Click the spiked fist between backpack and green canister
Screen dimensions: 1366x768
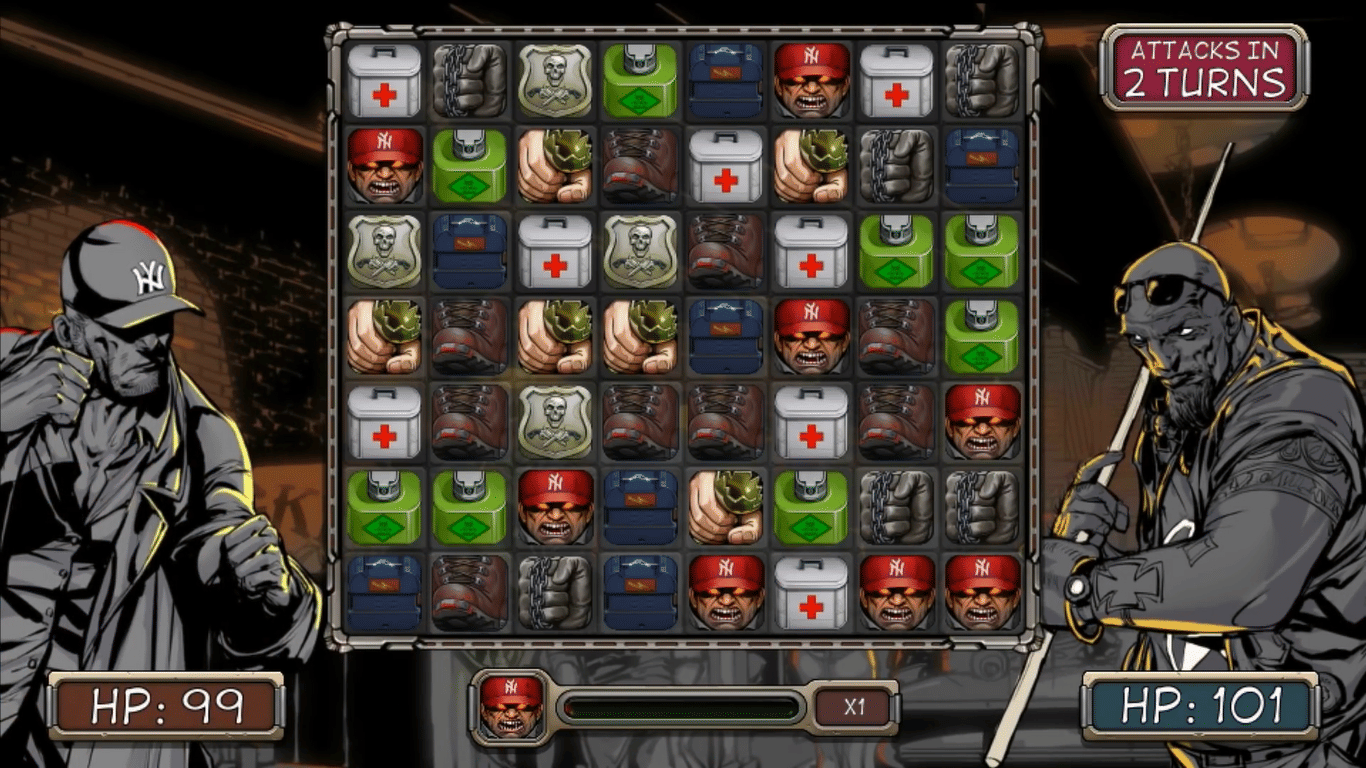click(x=726, y=506)
